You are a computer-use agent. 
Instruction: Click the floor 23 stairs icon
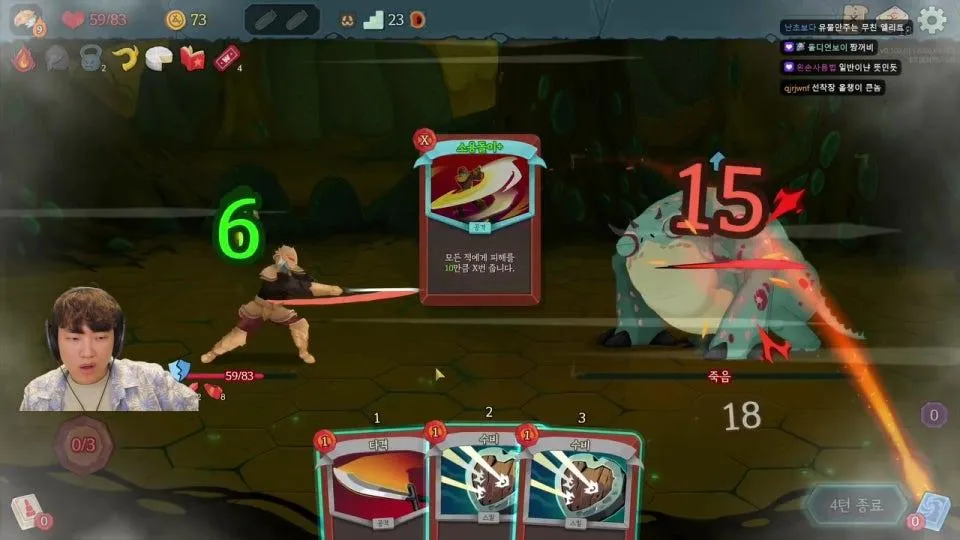point(374,19)
